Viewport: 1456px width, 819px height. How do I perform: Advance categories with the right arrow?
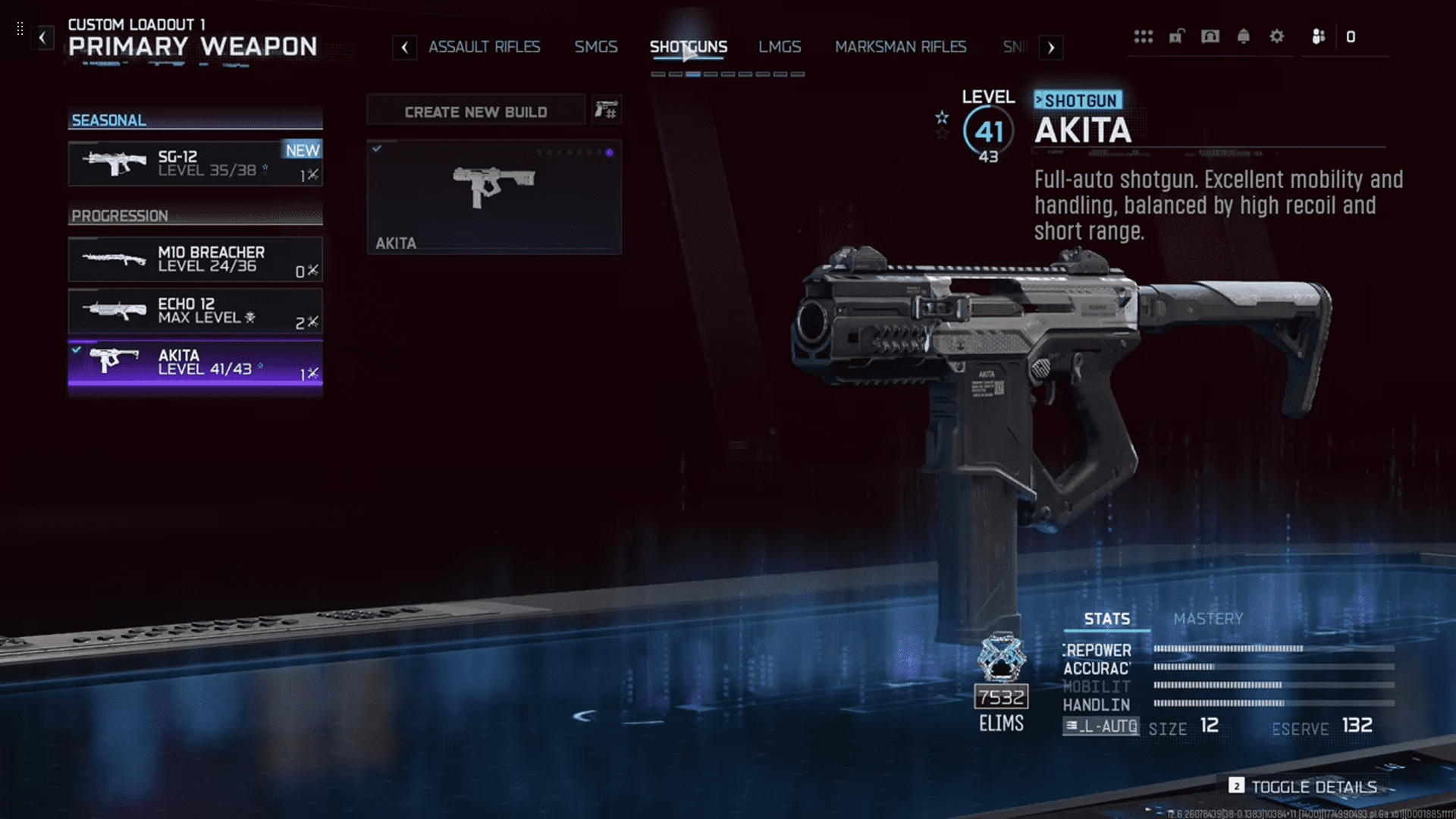[1050, 48]
